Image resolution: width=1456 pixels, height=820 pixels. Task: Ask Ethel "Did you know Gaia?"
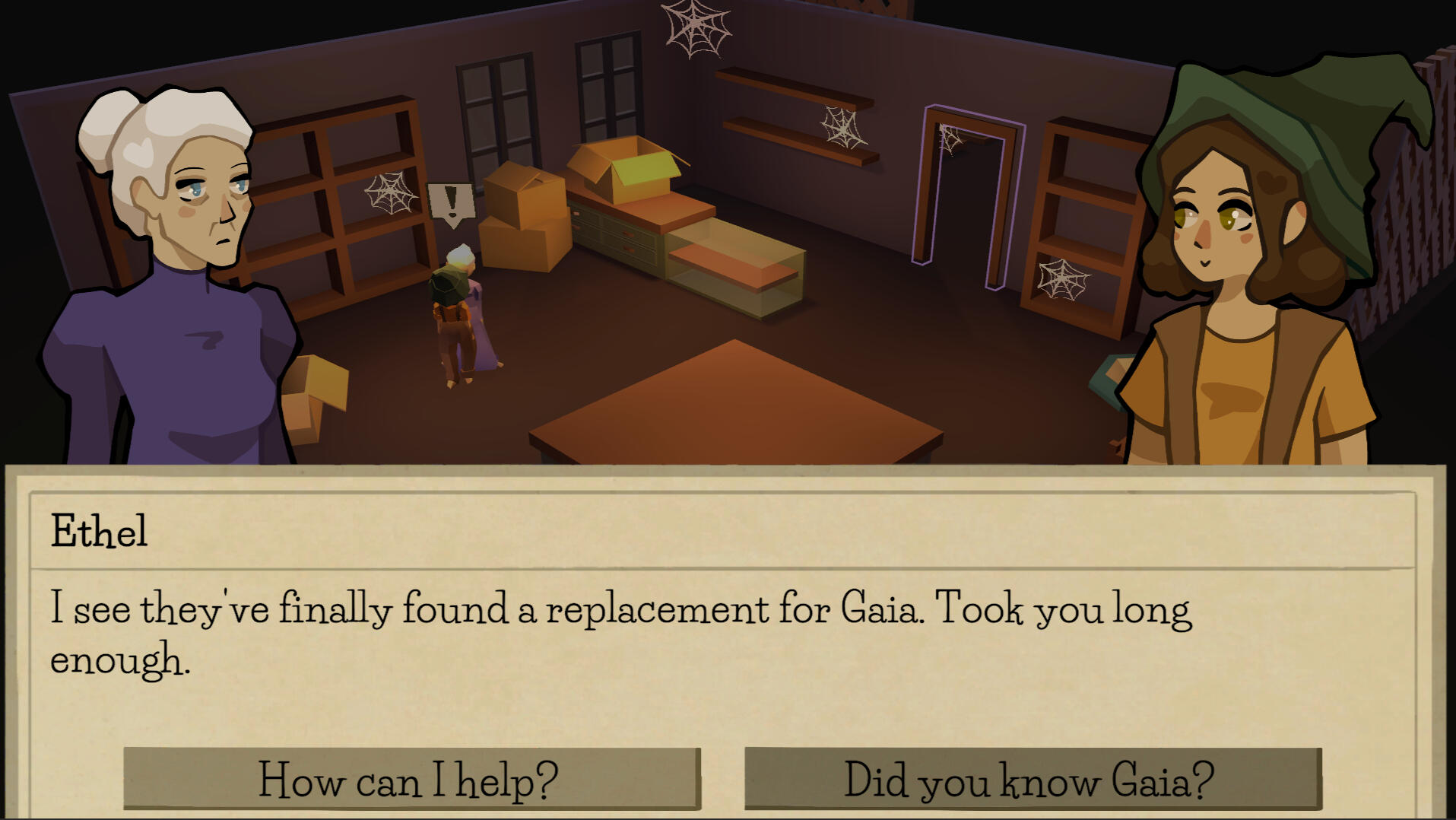pos(1032,779)
